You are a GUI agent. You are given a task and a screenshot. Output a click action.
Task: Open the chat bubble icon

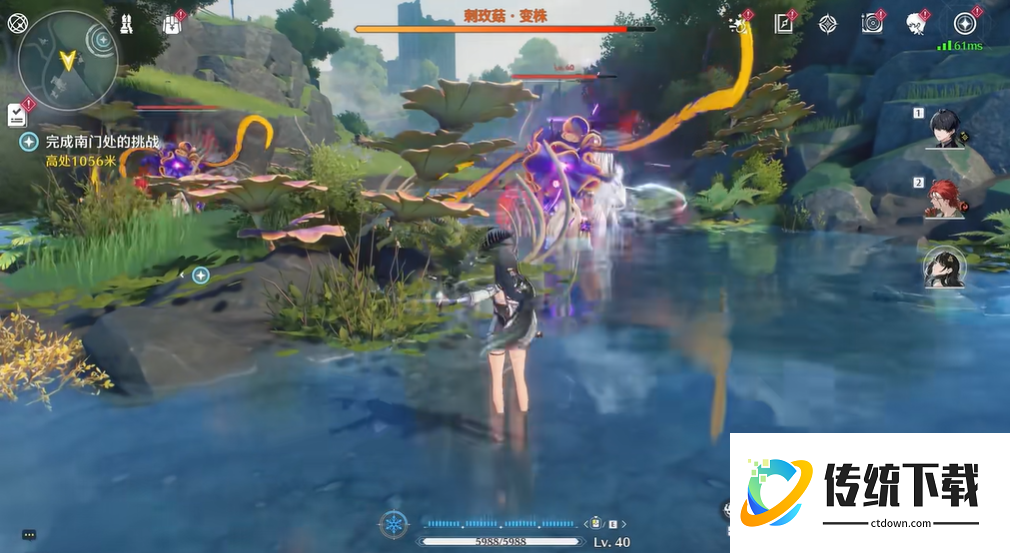tap(29, 535)
